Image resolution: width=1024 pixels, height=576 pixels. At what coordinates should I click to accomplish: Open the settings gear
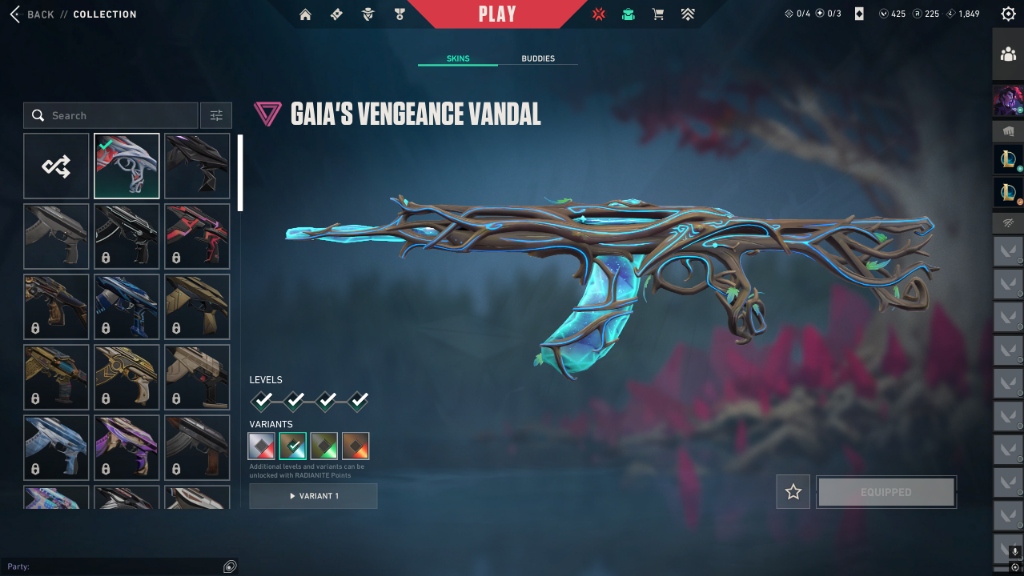tap(1007, 14)
